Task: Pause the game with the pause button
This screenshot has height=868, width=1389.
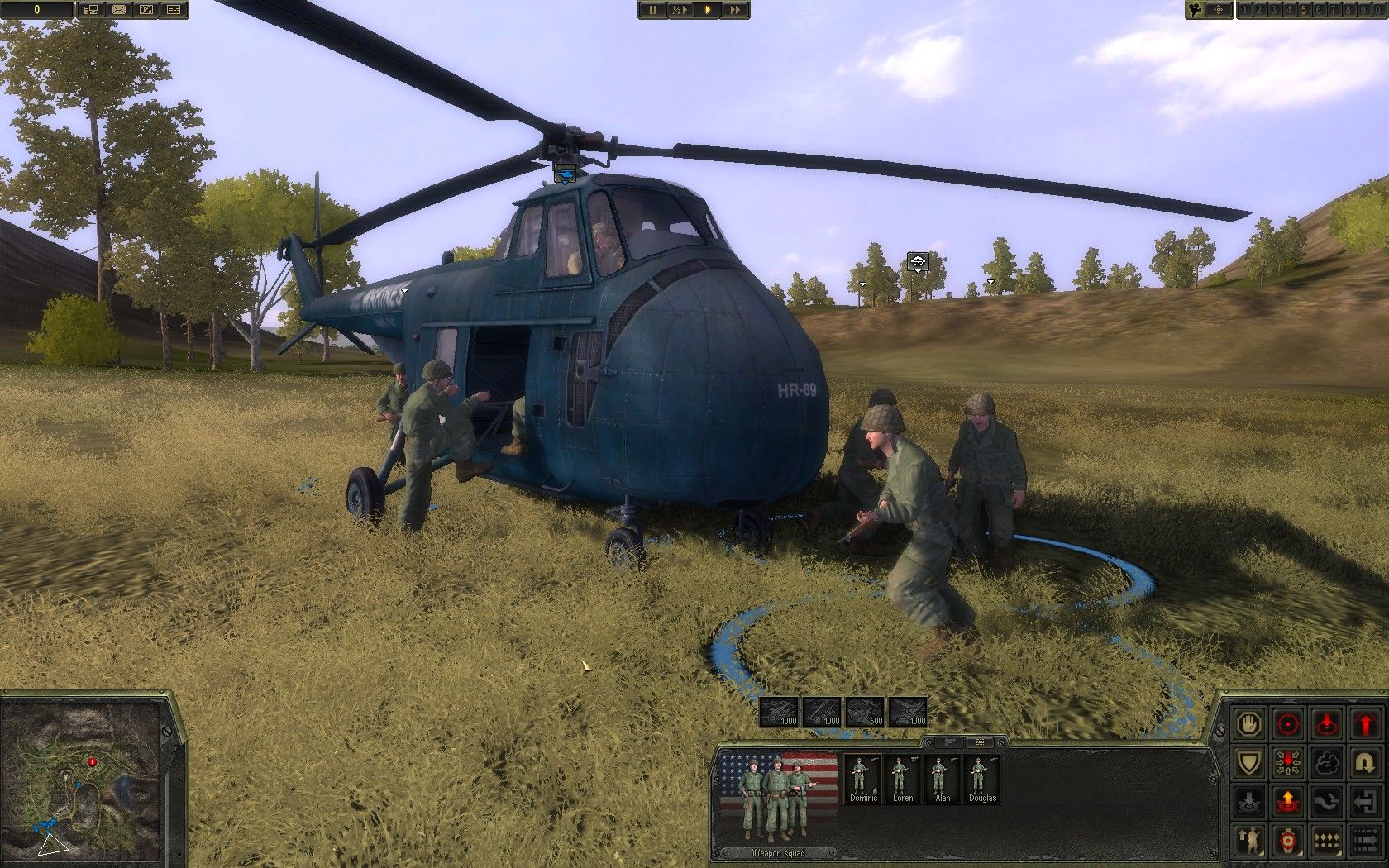Action: point(653,11)
